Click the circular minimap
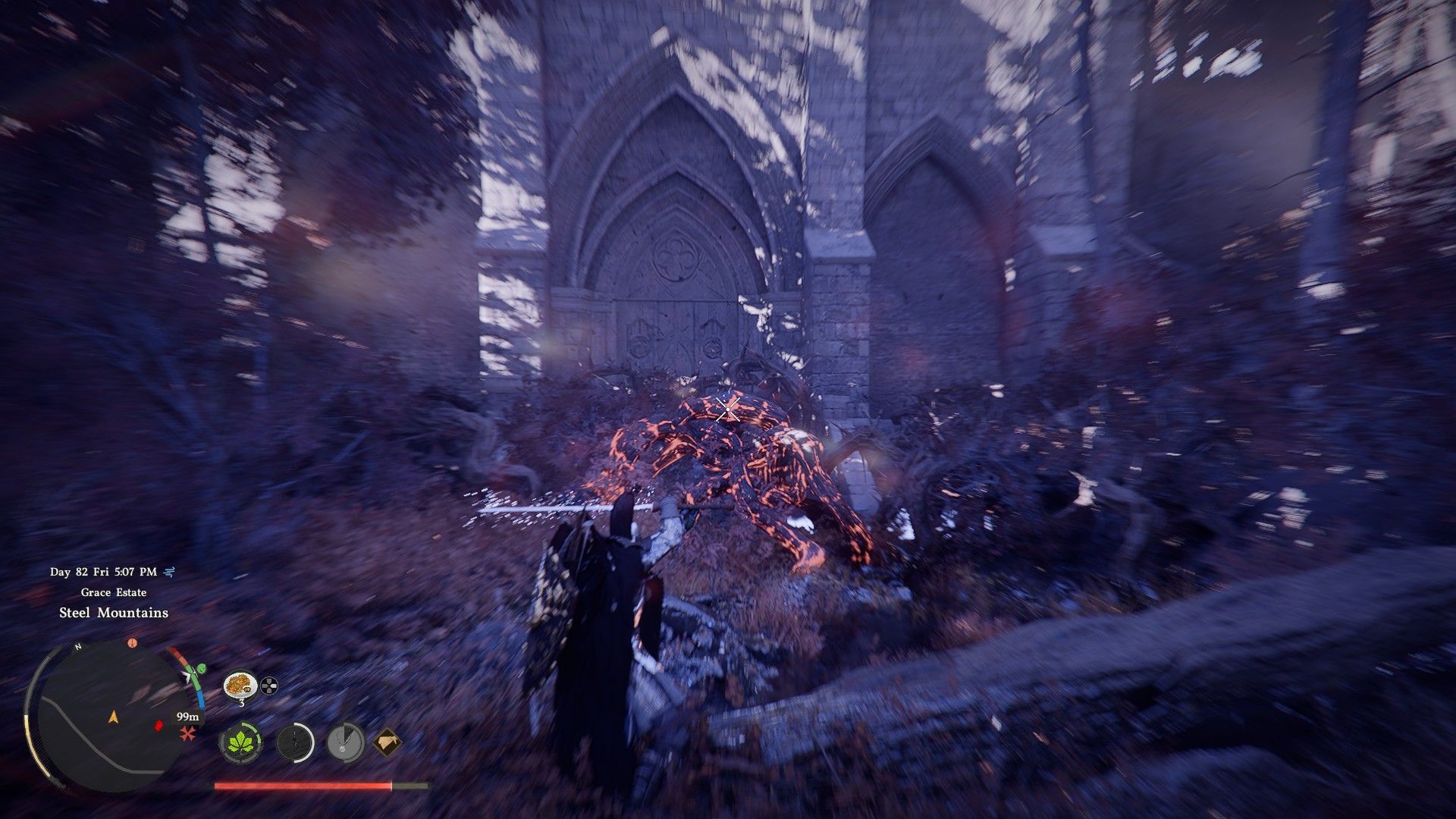 pos(111,717)
